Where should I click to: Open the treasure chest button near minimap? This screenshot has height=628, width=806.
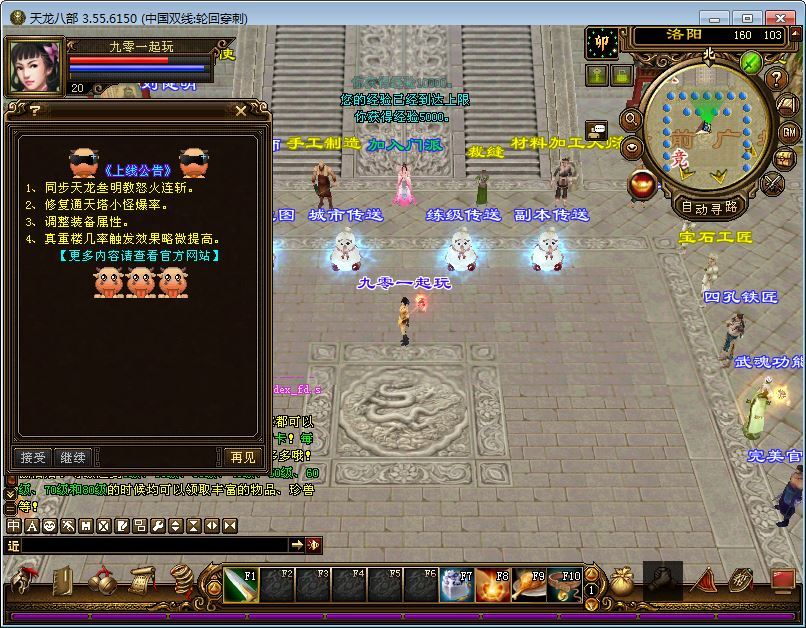pos(785,158)
